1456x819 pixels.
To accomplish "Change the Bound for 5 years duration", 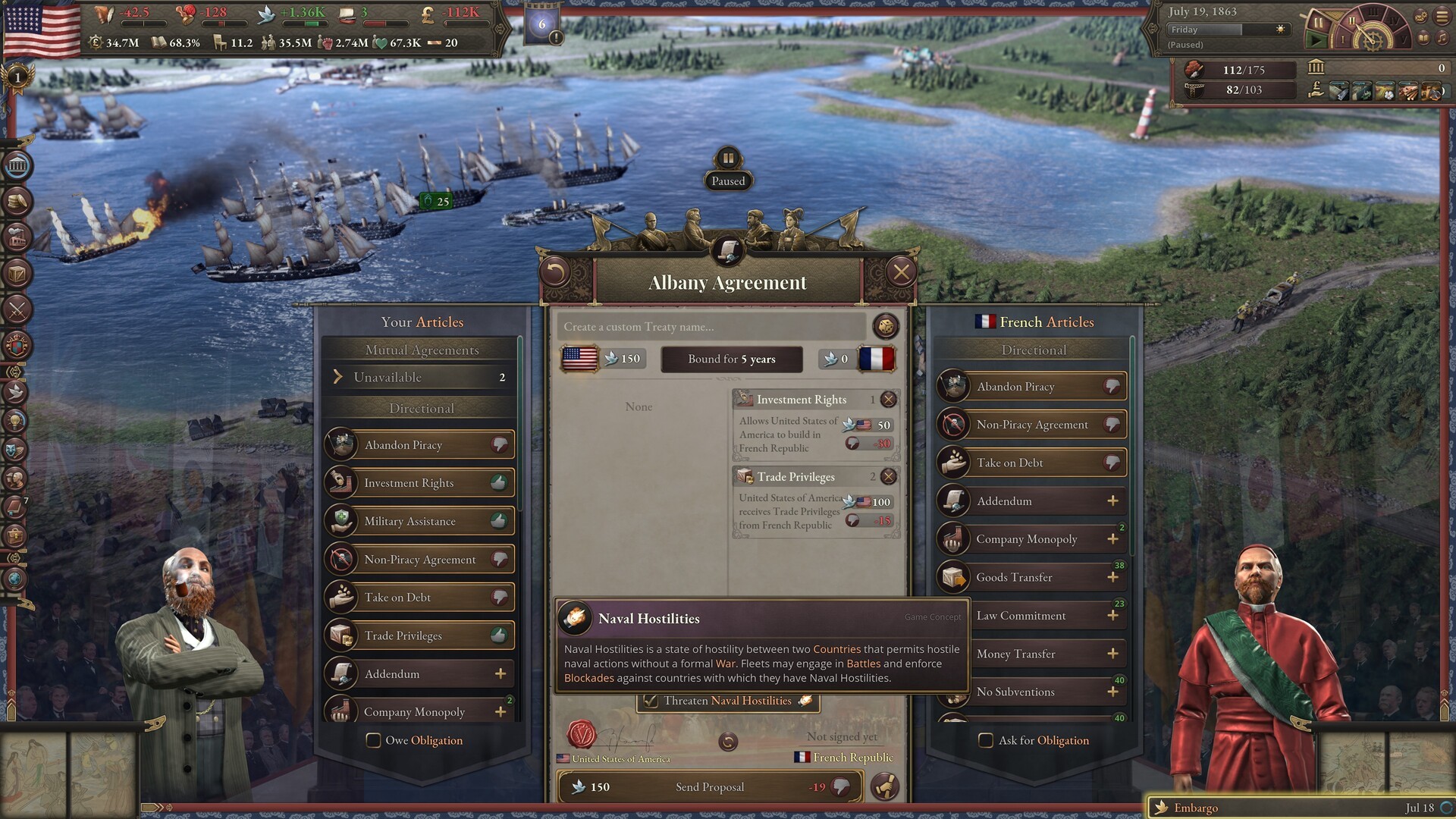I will 731,359.
